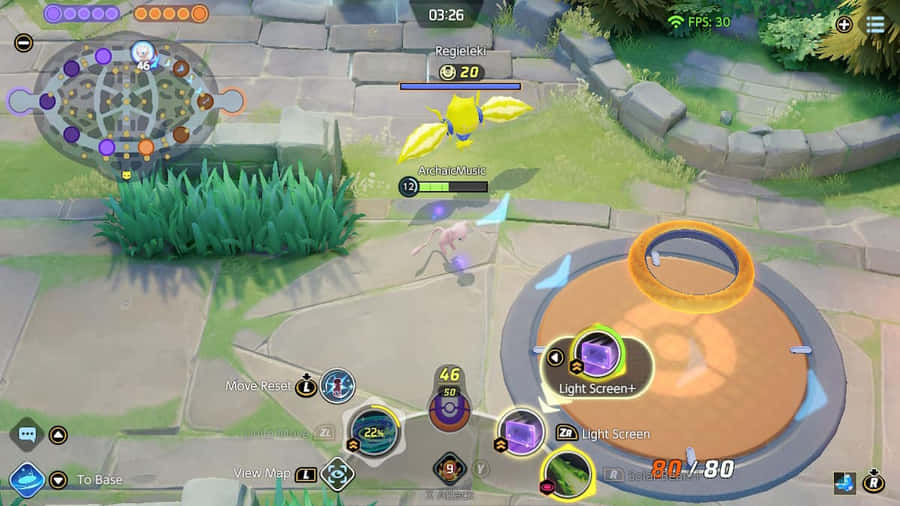Activate the Move Reset icon

(x=338, y=385)
